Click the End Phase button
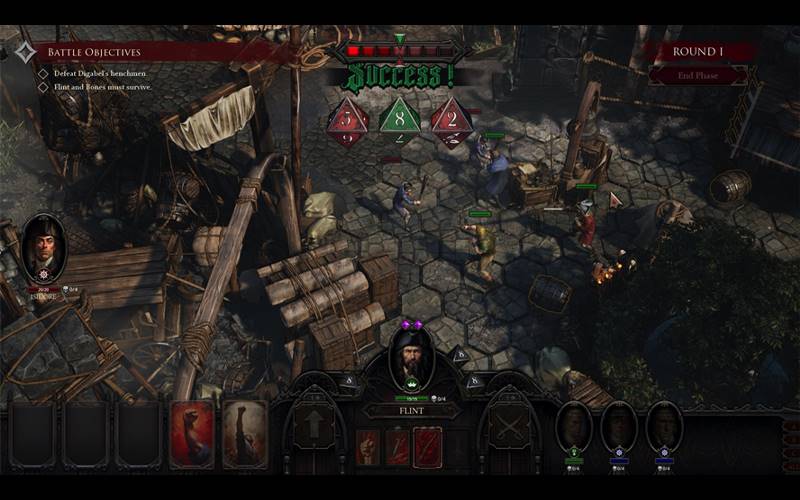 pyautogui.click(x=697, y=75)
